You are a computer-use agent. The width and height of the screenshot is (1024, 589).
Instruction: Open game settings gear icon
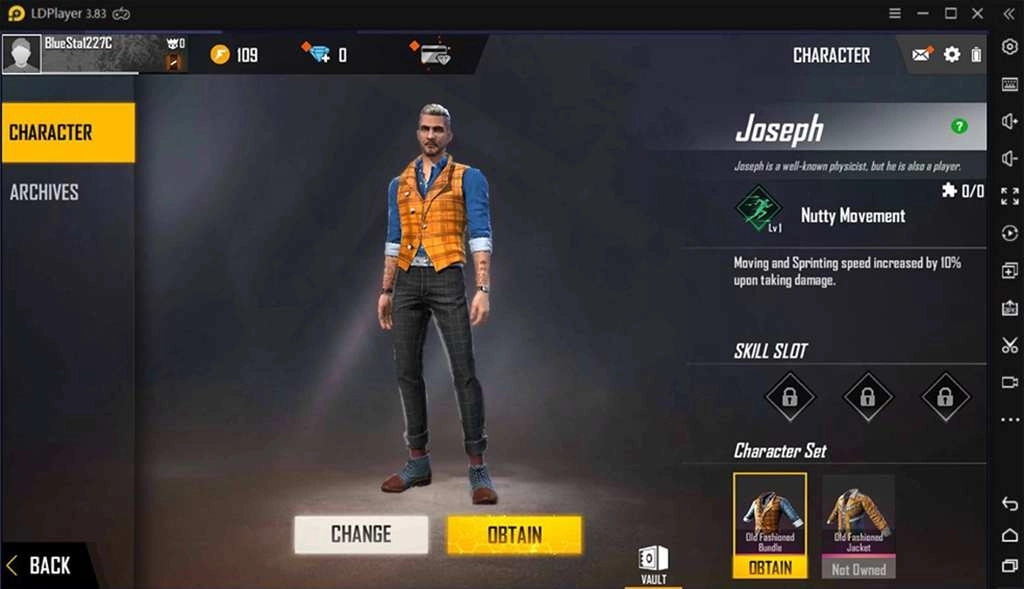pyautogui.click(x=952, y=55)
